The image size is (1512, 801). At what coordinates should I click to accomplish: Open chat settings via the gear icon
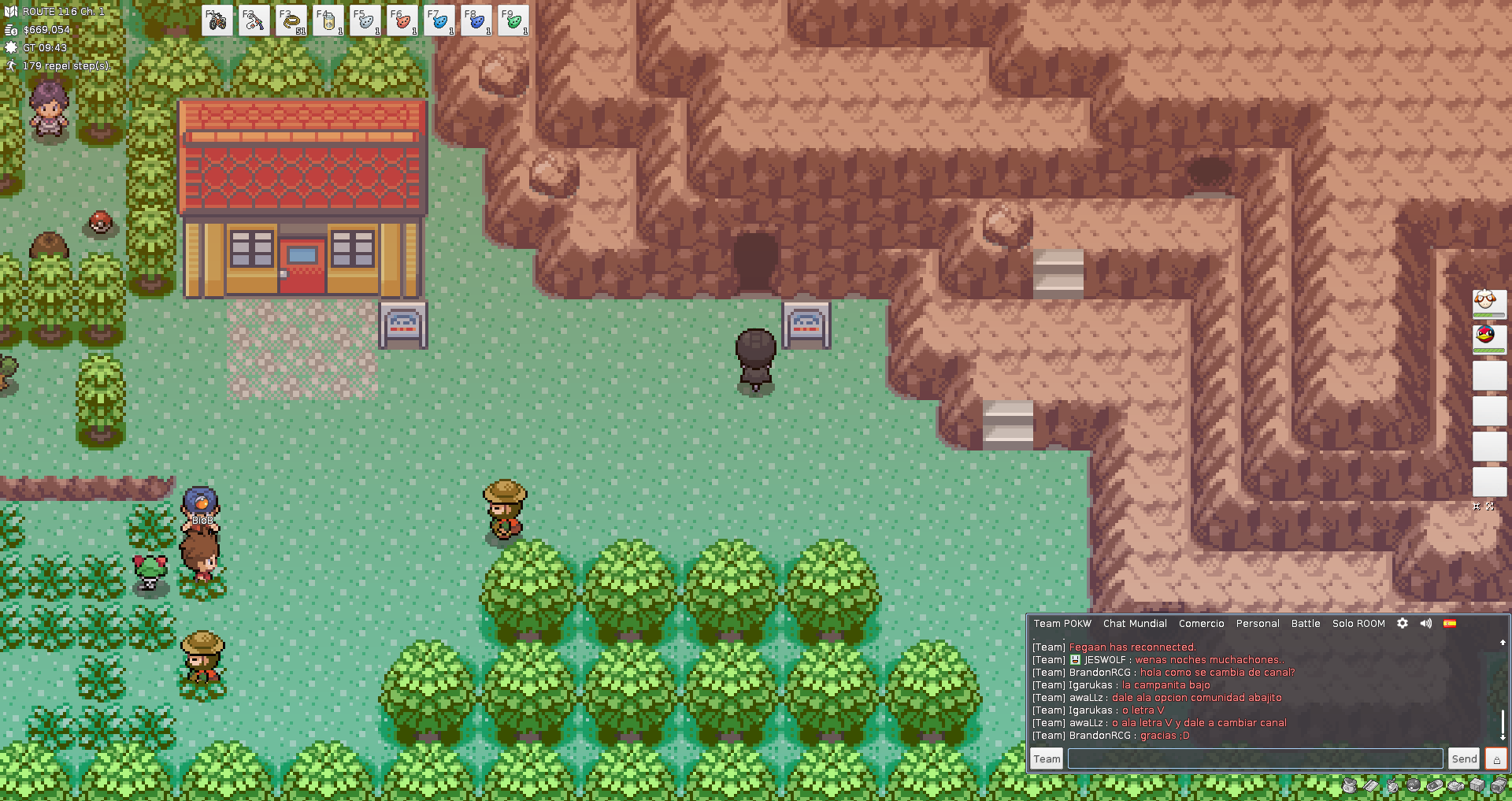point(1403,623)
